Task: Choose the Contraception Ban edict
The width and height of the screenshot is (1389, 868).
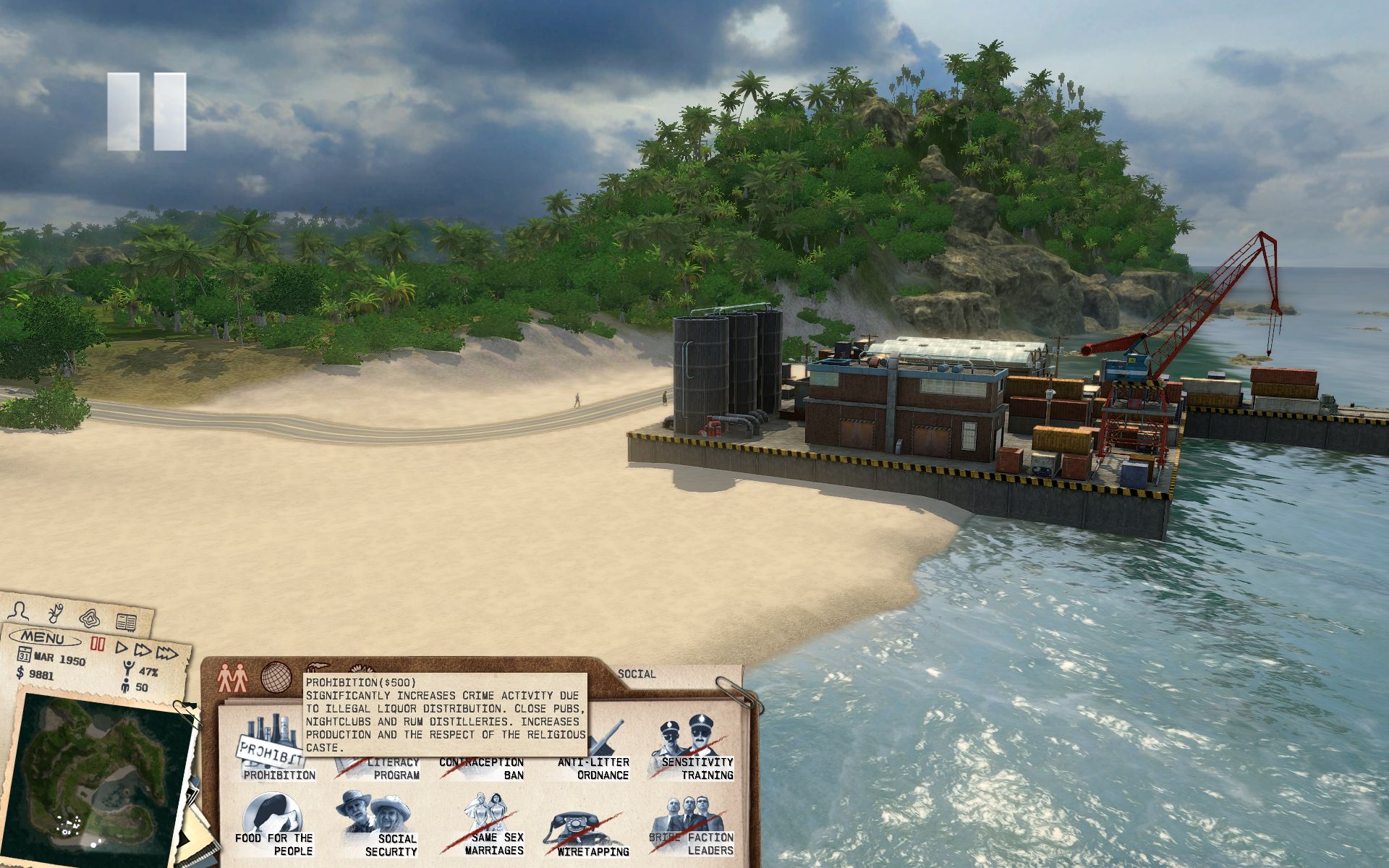Action: (x=481, y=768)
